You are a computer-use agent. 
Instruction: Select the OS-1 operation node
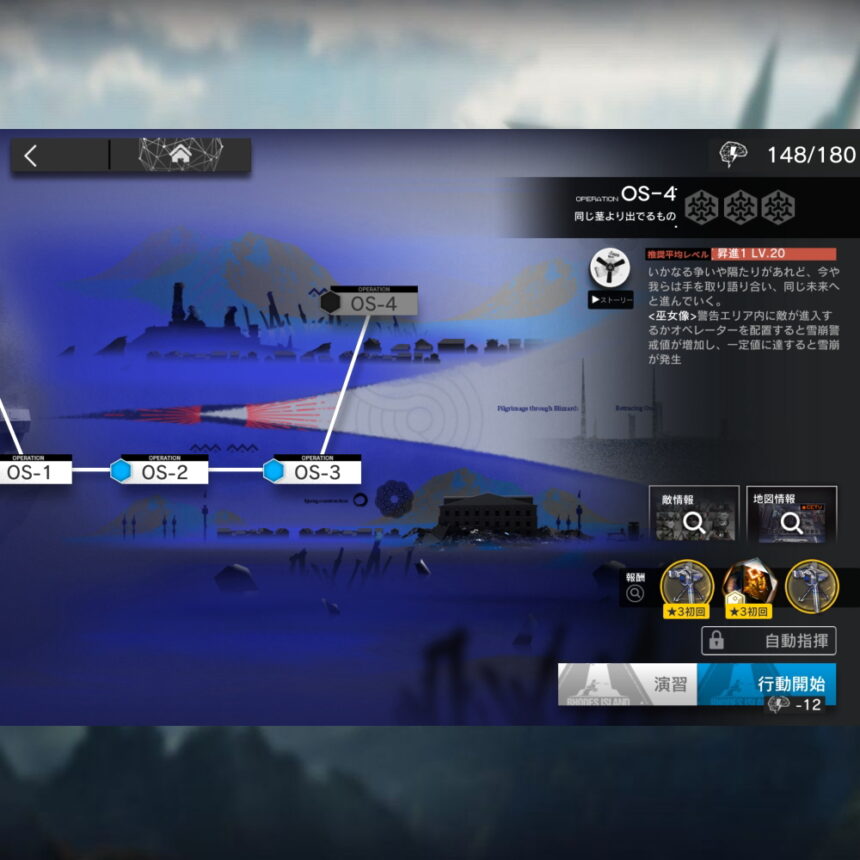28,472
